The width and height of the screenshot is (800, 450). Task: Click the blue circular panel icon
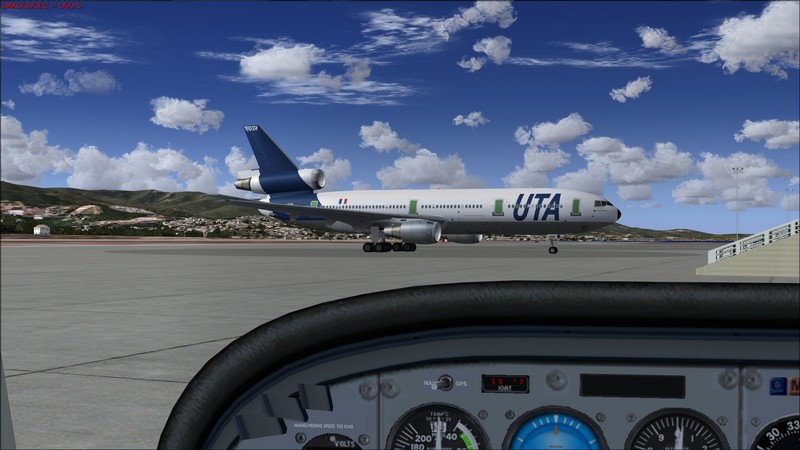click(778, 386)
